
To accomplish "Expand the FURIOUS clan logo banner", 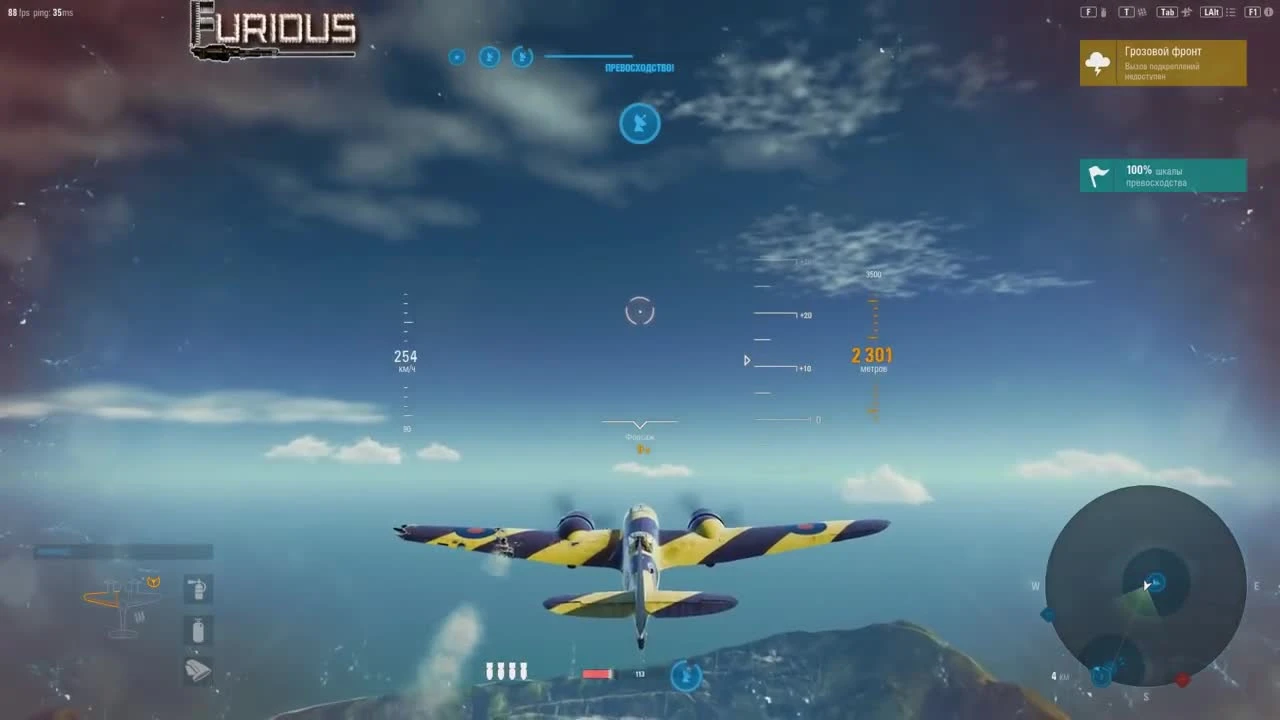I will [271, 31].
